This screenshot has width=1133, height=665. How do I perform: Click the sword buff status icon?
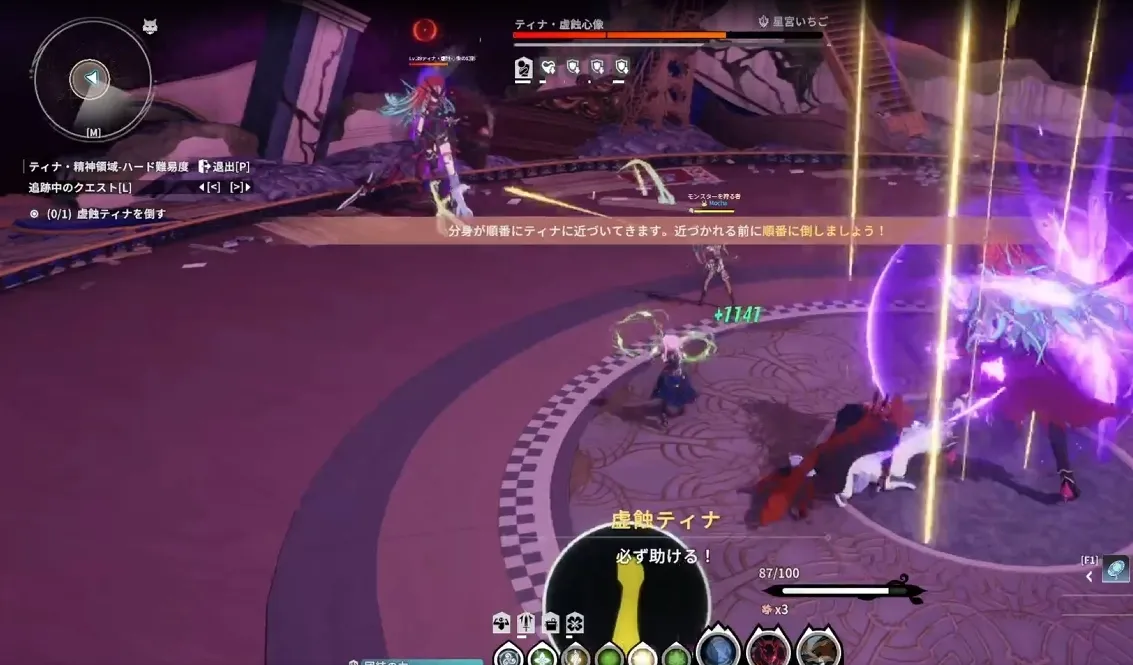pos(526,623)
